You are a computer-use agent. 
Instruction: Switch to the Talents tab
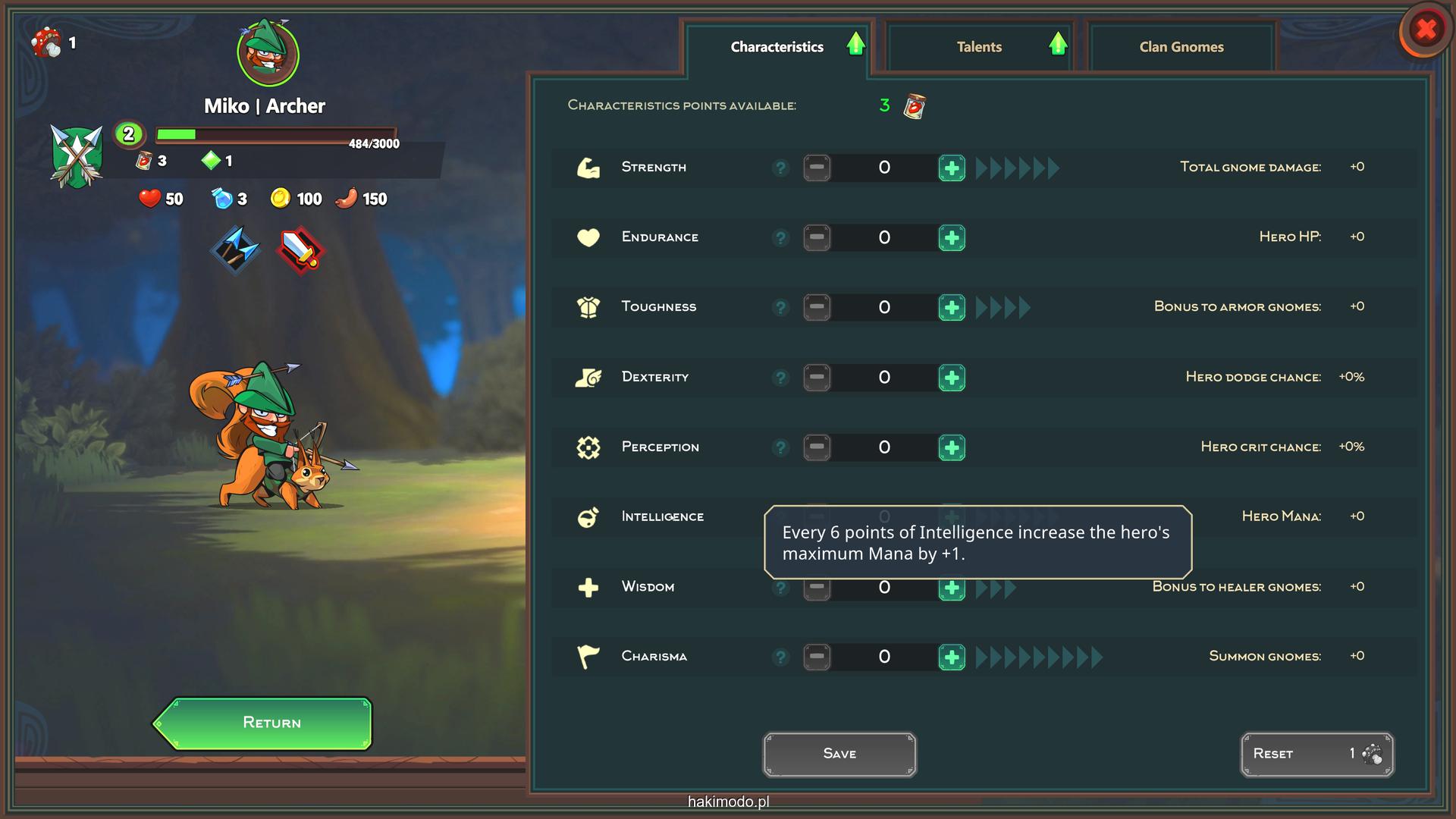click(978, 47)
